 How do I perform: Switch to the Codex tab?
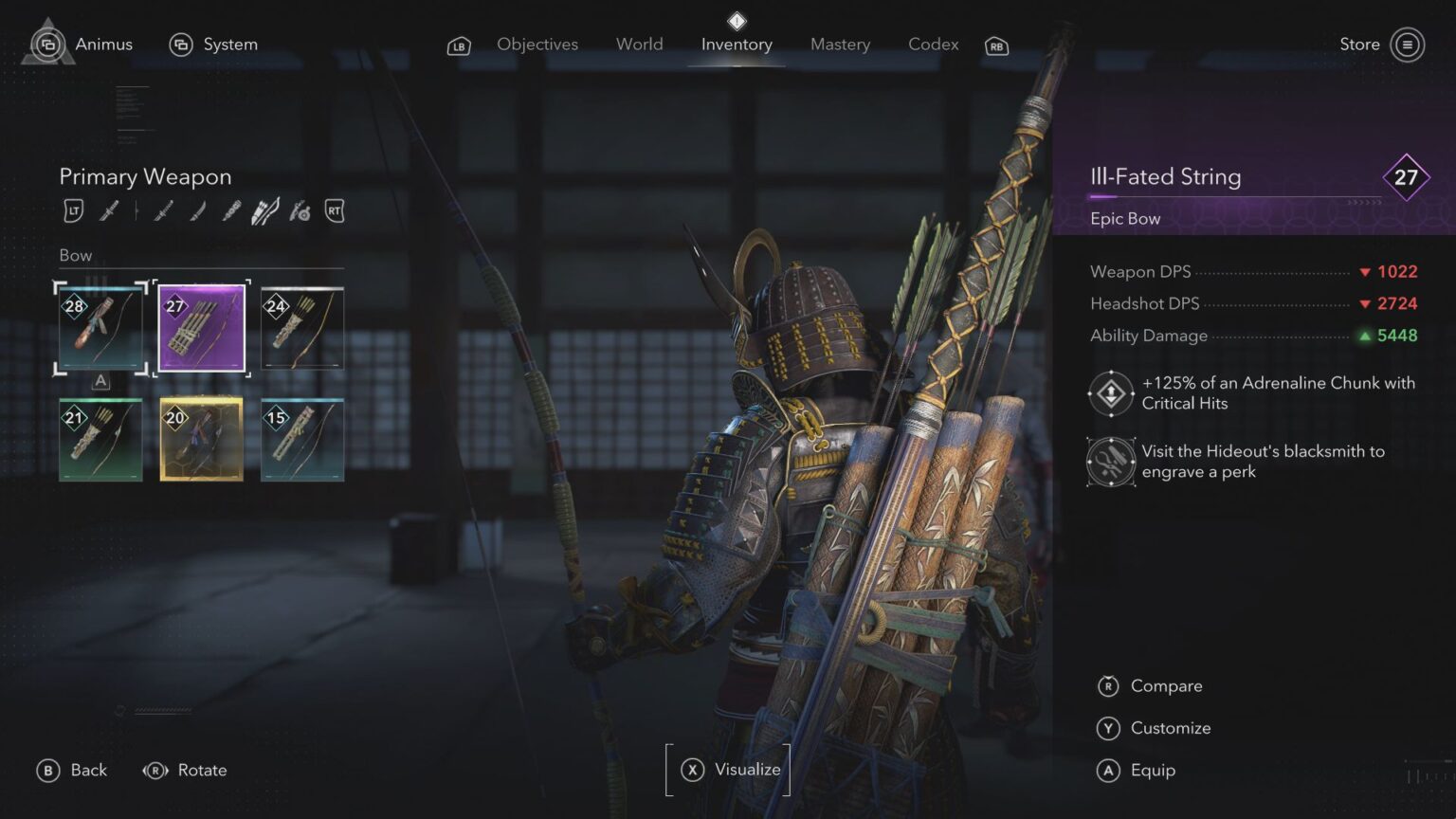[x=933, y=44]
